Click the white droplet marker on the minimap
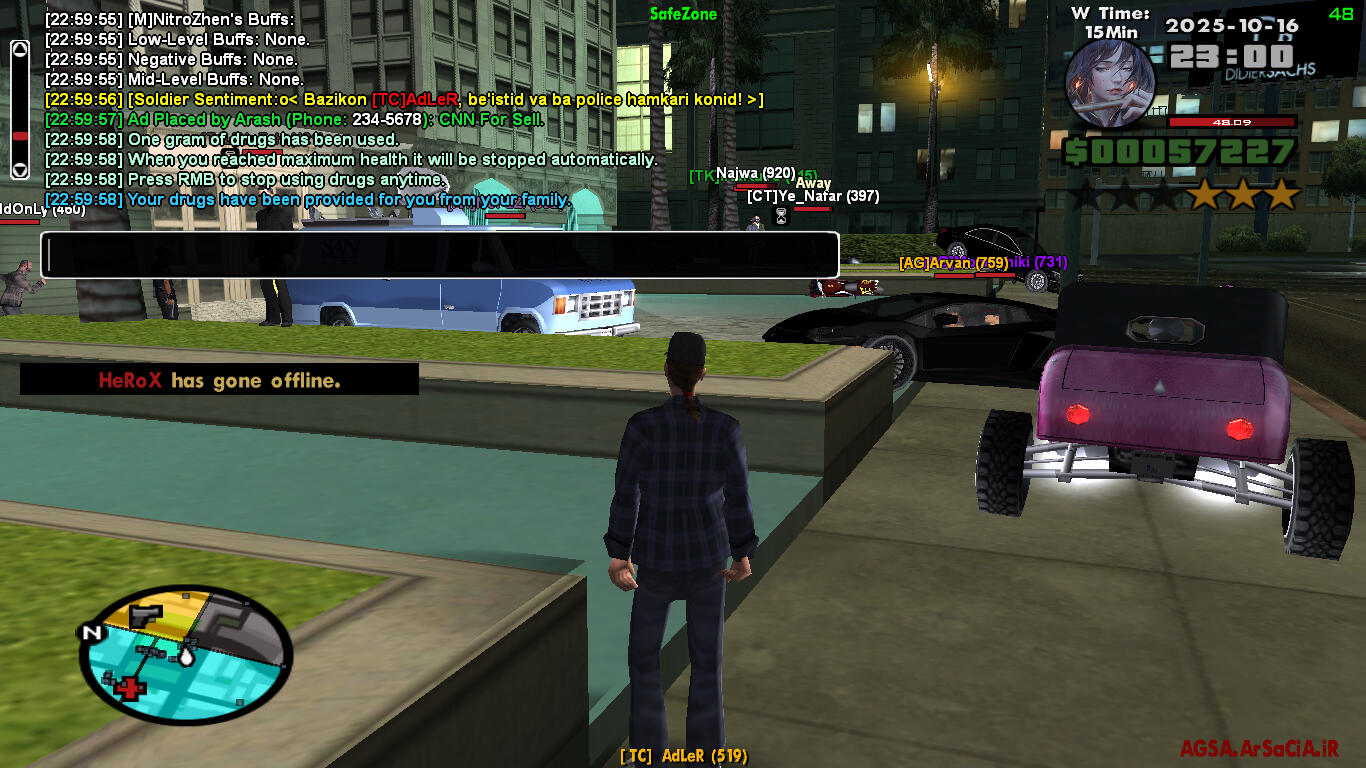Image resolution: width=1366 pixels, height=768 pixels. tap(187, 655)
